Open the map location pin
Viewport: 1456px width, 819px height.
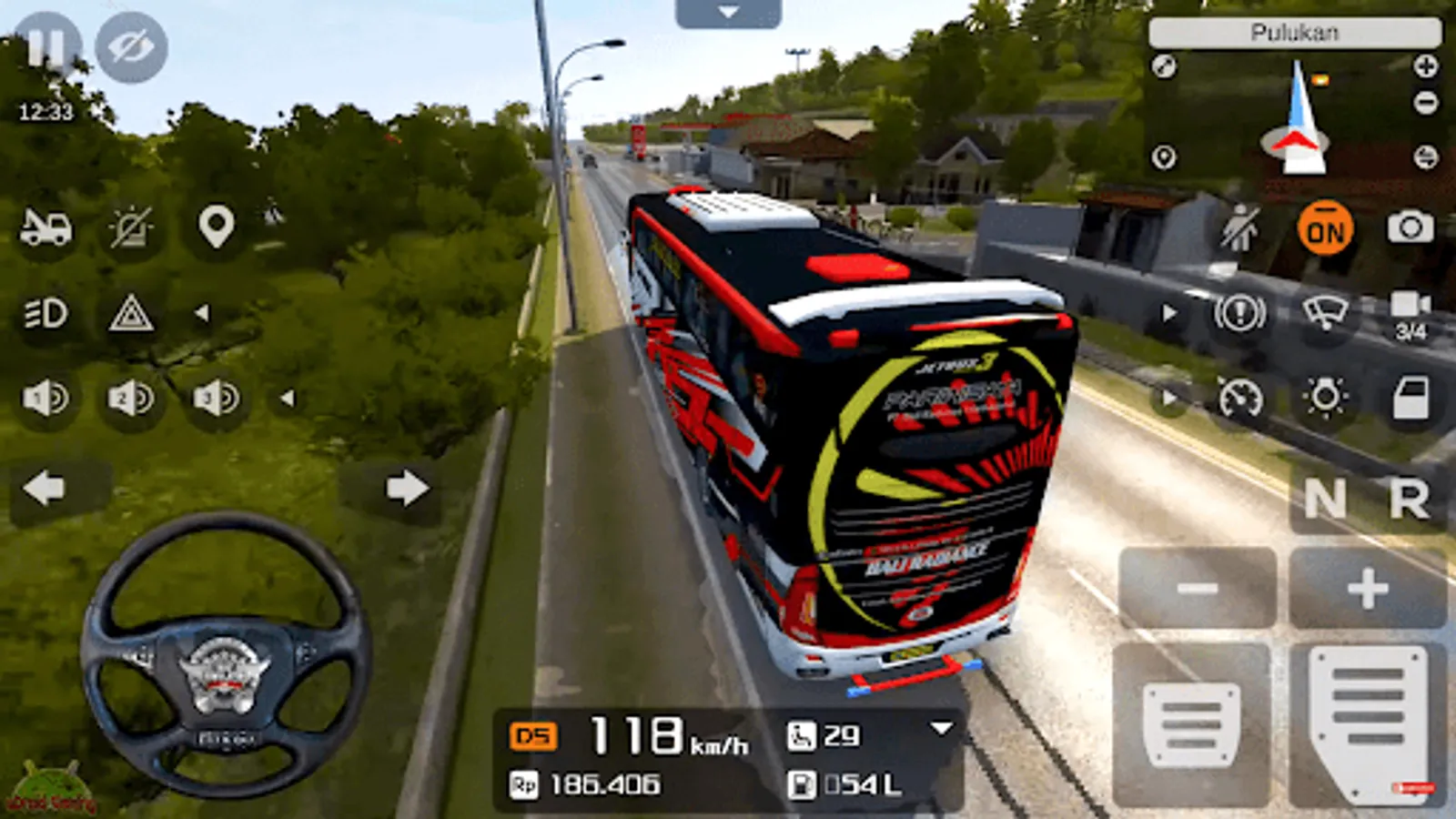pyautogui.click(x=216, y=227)
